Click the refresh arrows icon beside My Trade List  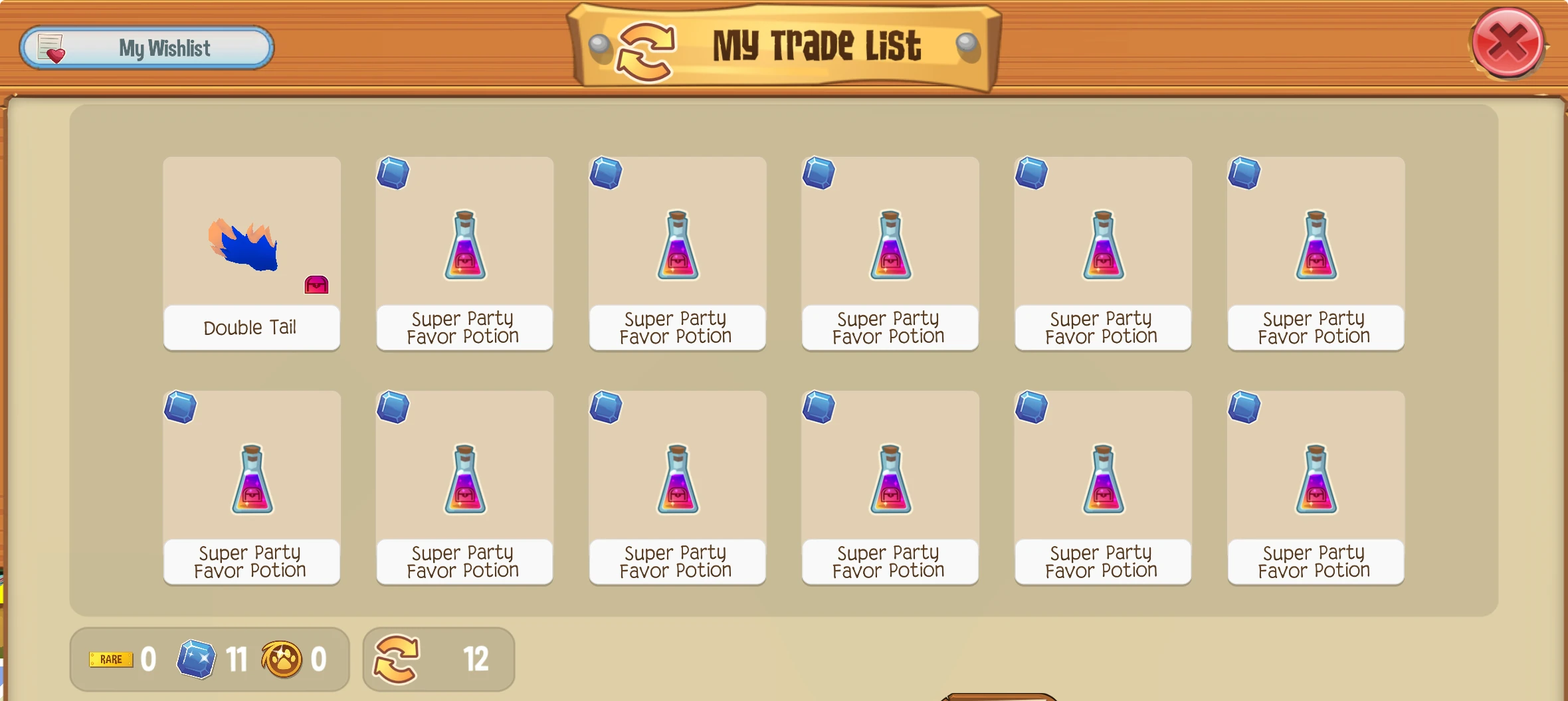643,48
